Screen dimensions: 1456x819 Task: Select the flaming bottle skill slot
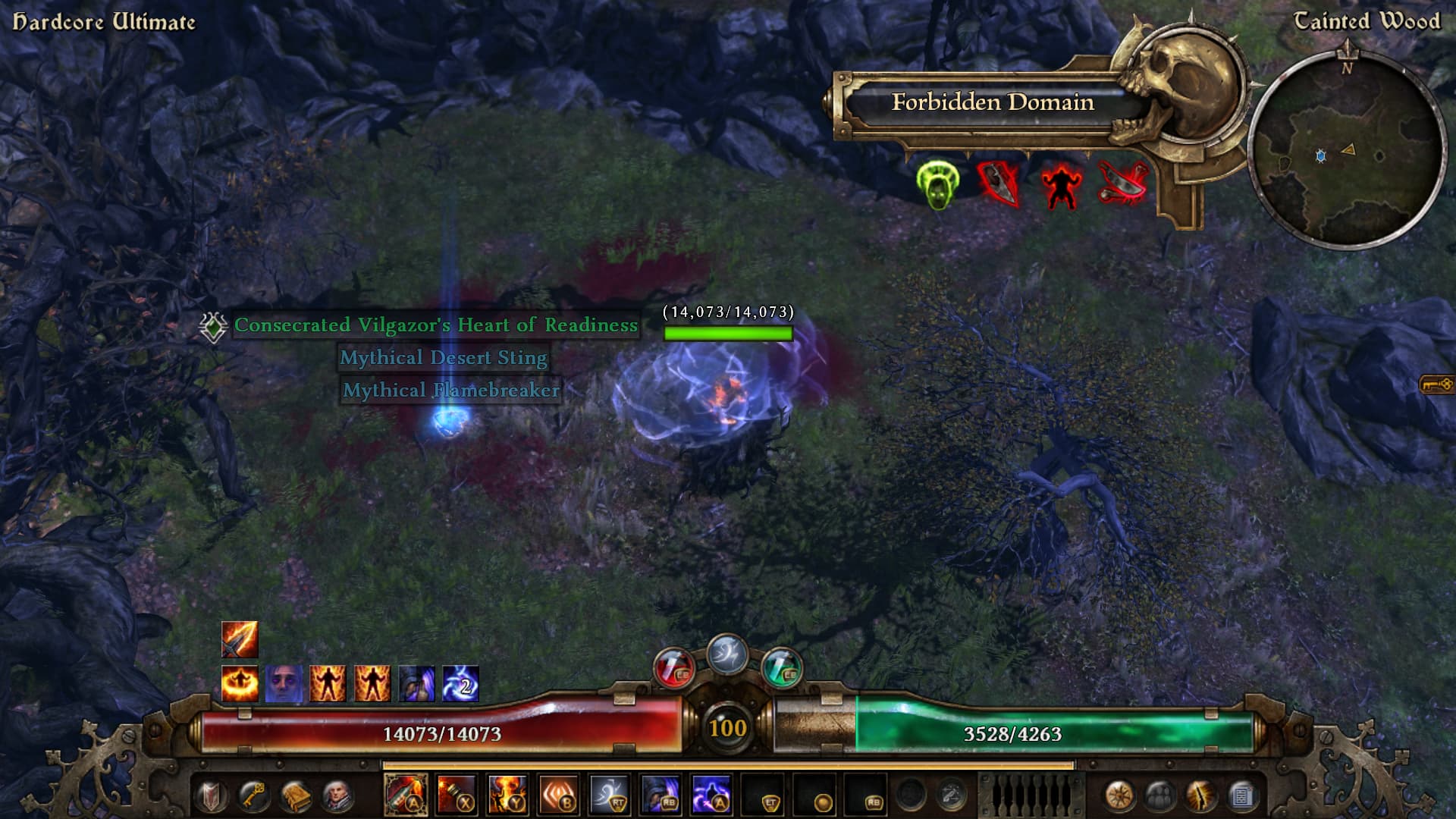pyautogui.click(x=406, y=795)
